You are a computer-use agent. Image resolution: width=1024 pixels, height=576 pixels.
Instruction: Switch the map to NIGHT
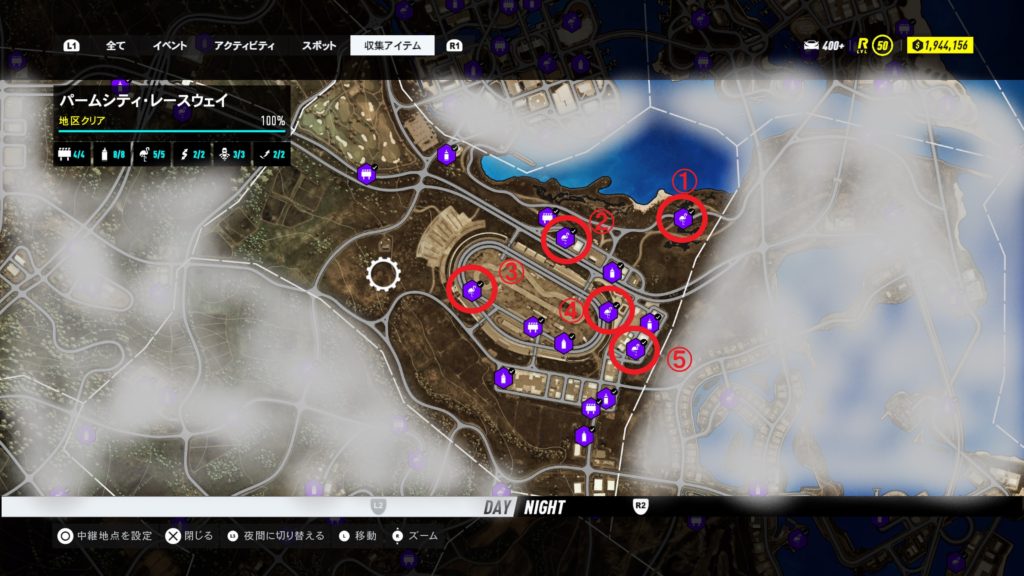pos(545,507)
